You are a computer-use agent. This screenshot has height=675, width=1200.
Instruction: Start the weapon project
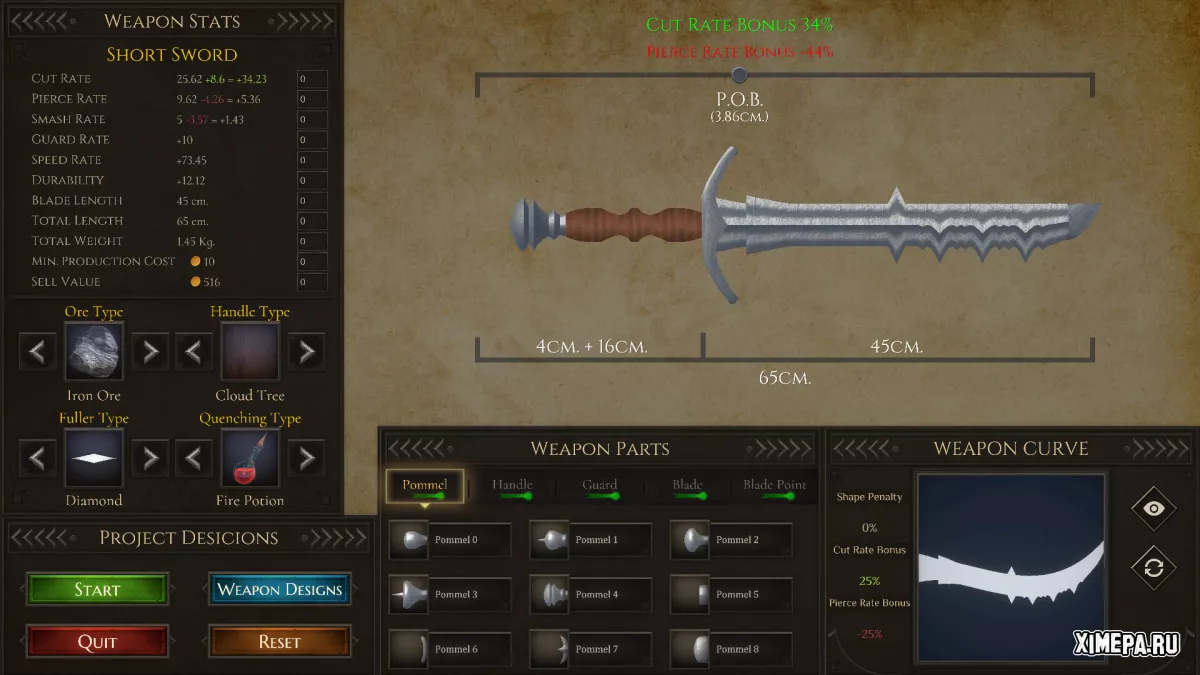97,590
